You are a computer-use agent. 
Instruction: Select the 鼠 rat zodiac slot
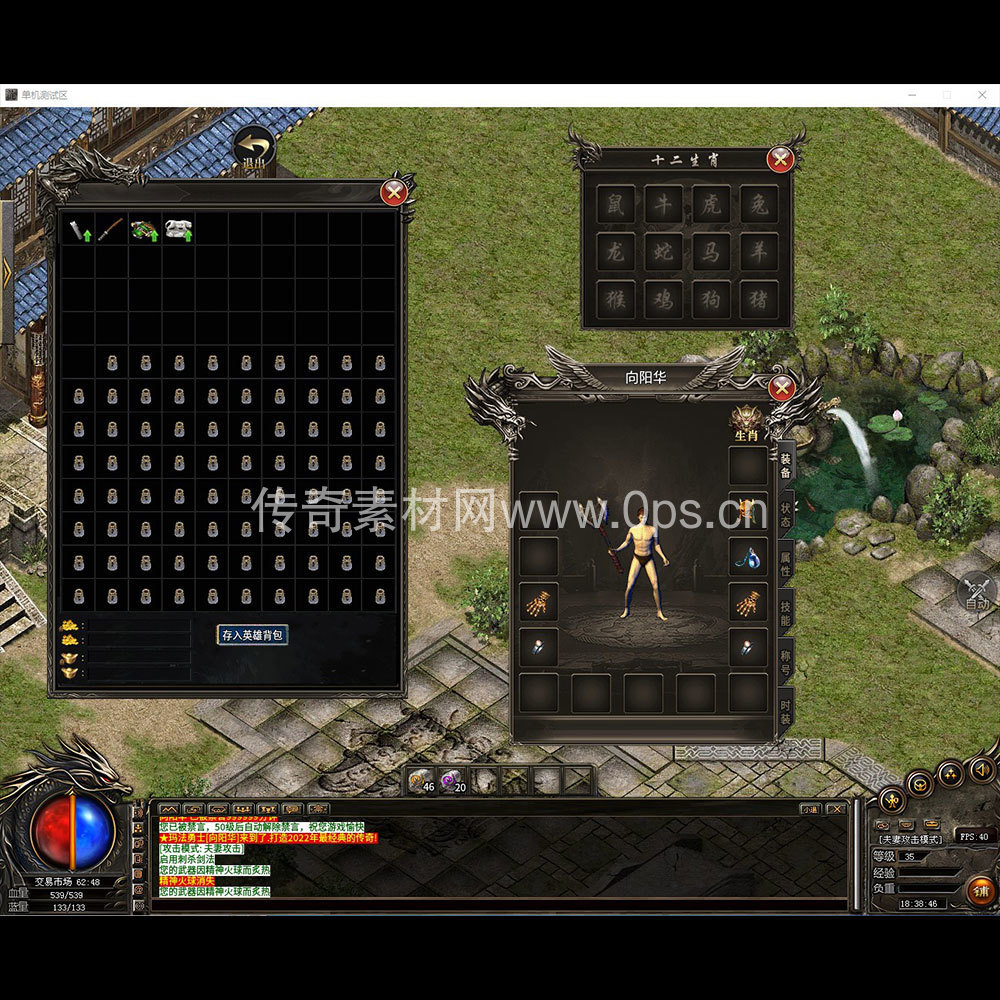pyautogui.click(x=615, y=204)
